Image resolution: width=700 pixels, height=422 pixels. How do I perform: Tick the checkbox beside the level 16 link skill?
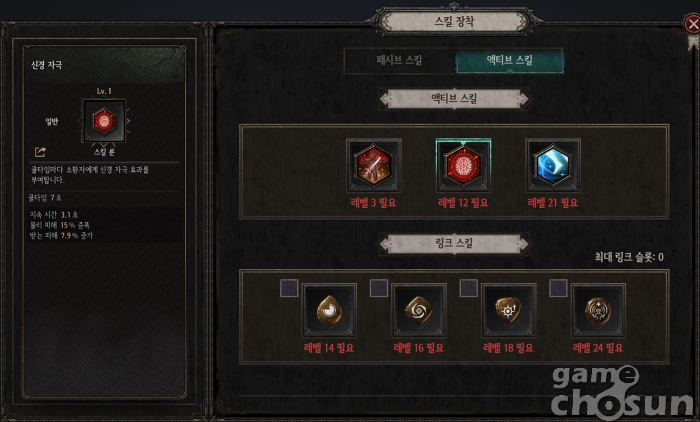[379, 288]
